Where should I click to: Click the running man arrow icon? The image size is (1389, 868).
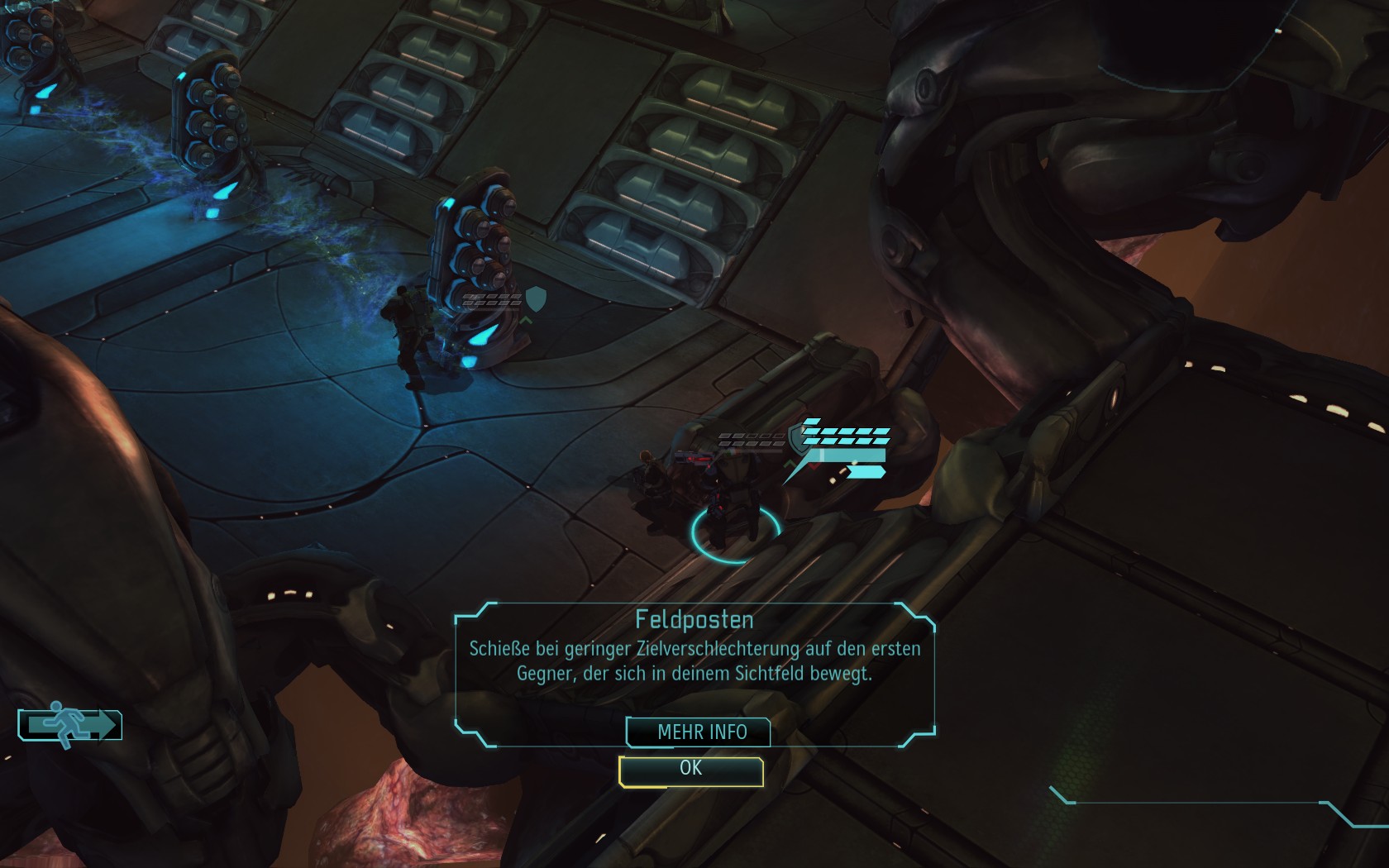[x=71, y=725]
